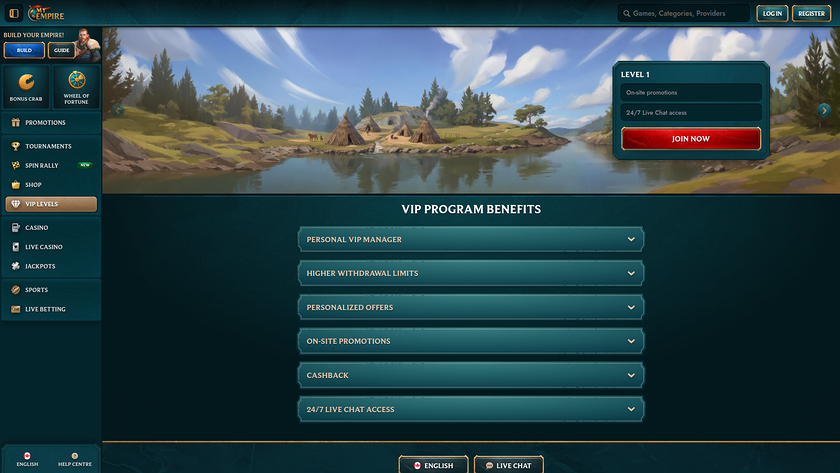Expand the Cashback benefit row
The height and width of the screenshot is (473, 840).
[x=471, y=375]
